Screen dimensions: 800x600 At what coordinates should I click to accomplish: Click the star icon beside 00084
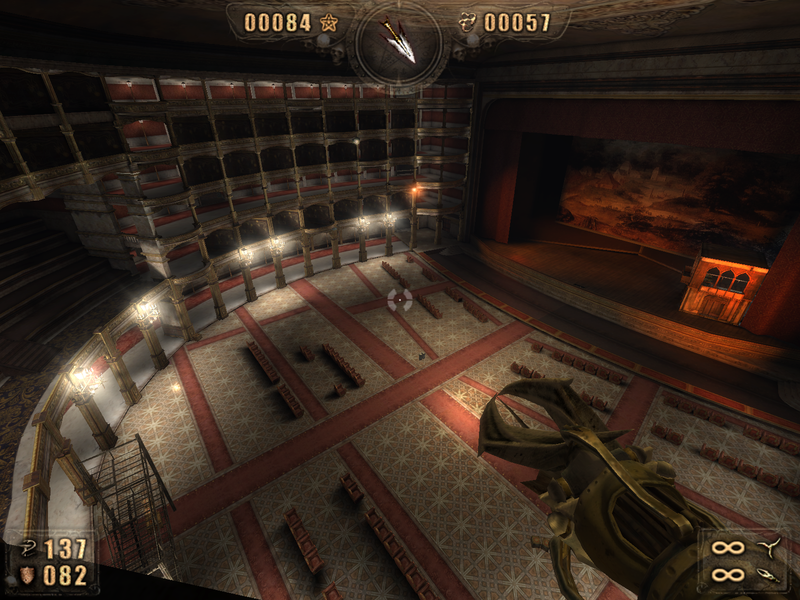pyautogui.click(x=329, y=22)
